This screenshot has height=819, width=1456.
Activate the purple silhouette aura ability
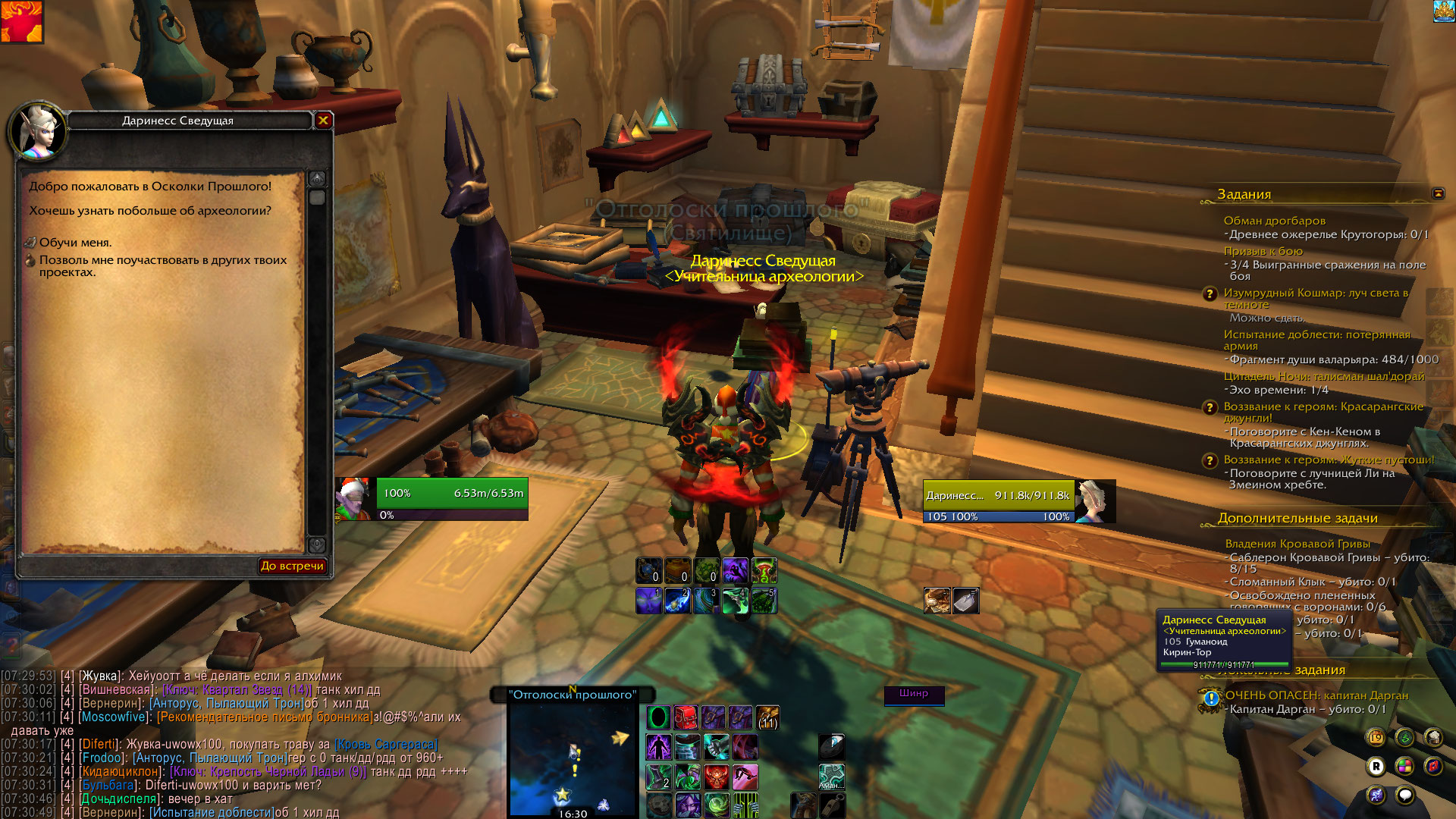pos(658,748)
